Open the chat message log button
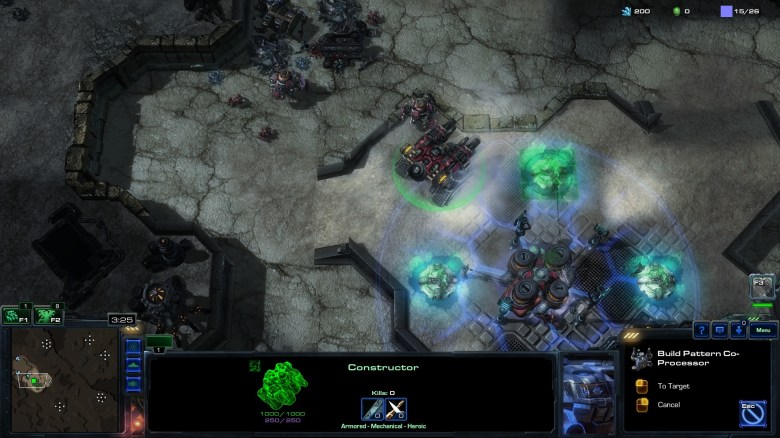The width and height of the screenshot is (780, 438). tap(720, 330)
